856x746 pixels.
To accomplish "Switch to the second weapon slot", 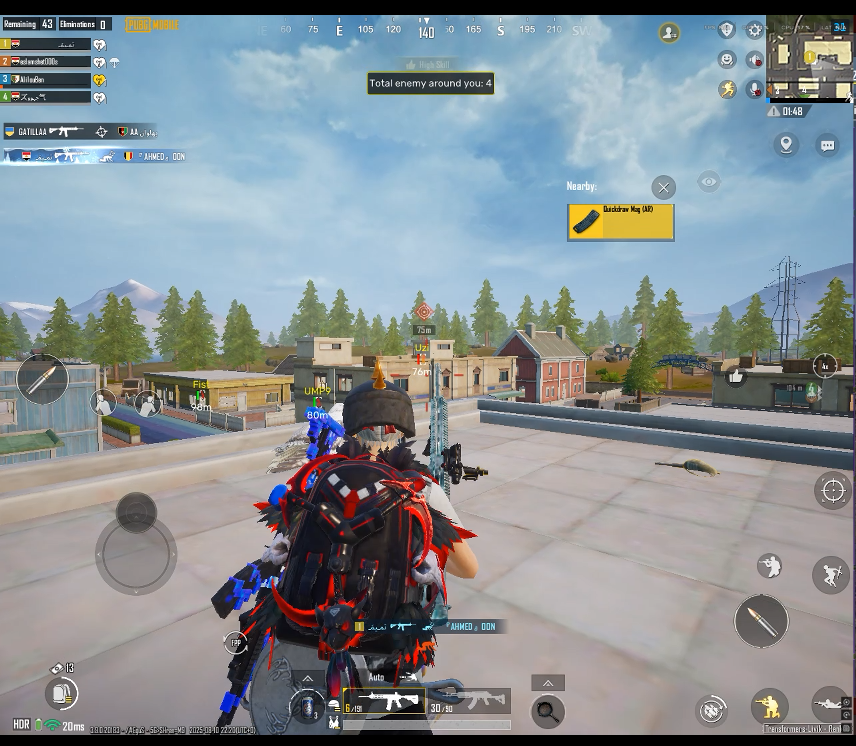I will 470,701.
